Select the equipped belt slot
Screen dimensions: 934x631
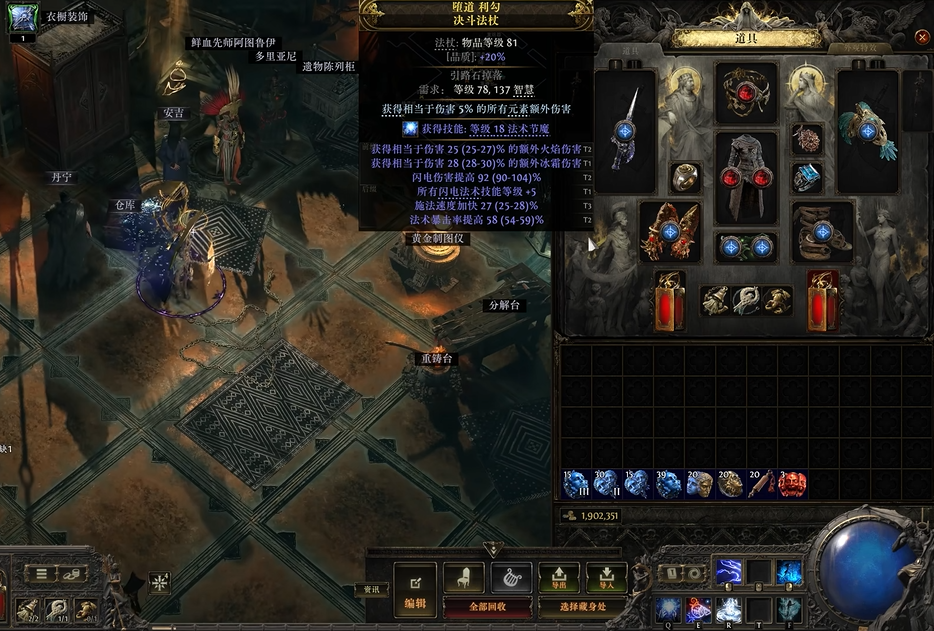[x=746, y=247]
